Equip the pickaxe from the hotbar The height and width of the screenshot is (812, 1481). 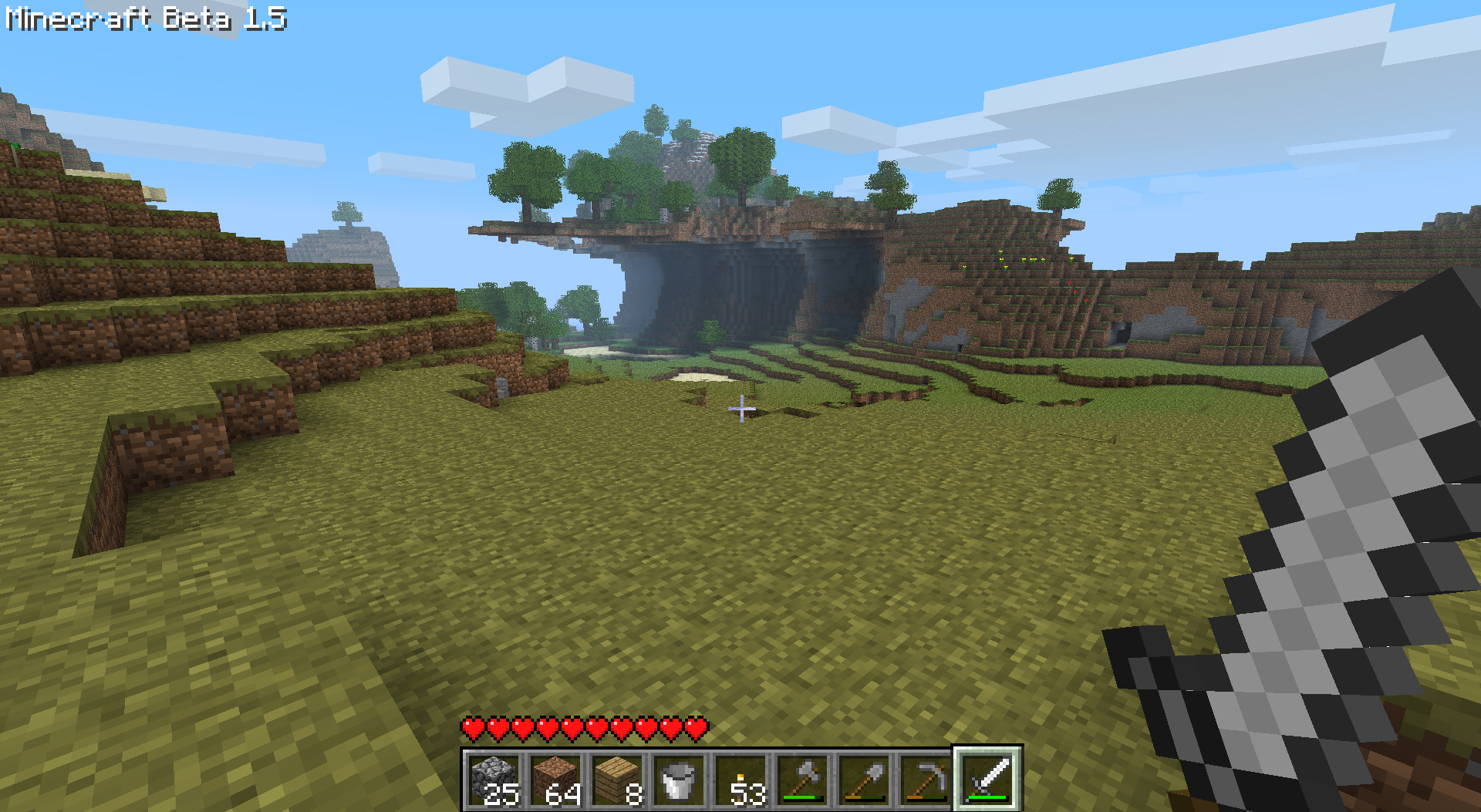click(x=926, y=779)
